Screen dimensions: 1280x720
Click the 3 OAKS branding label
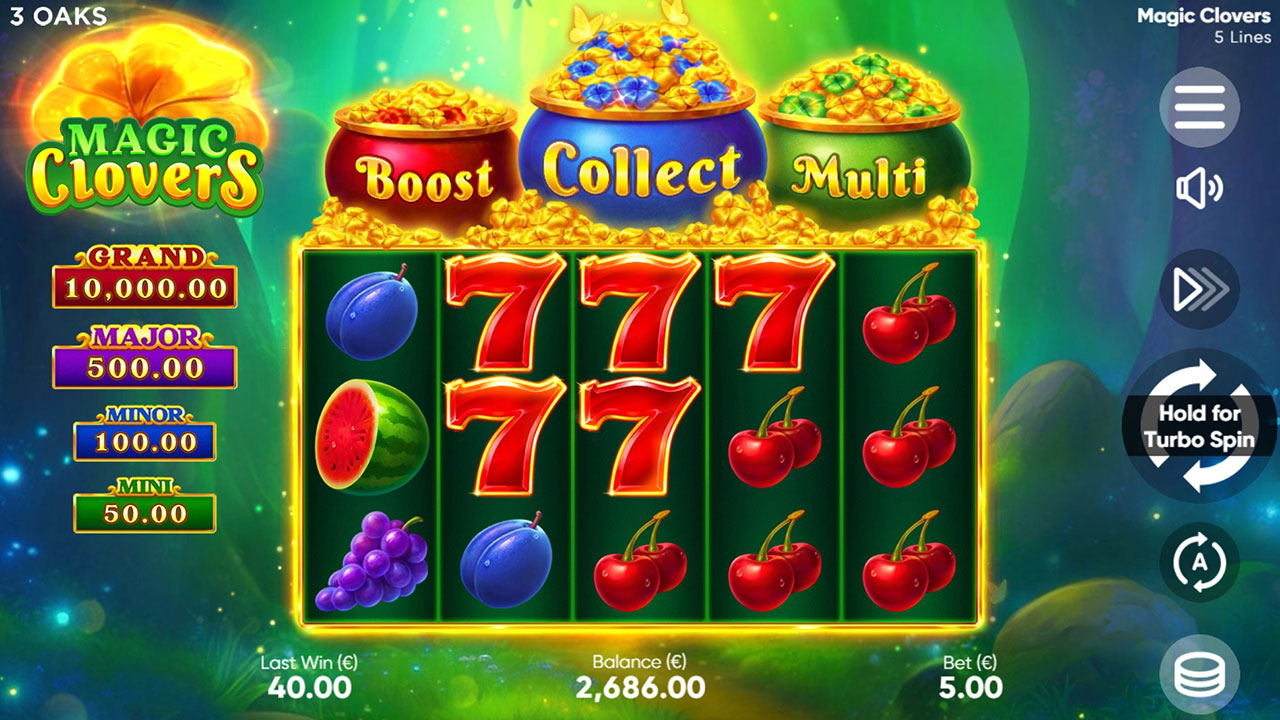click(55, 17)
